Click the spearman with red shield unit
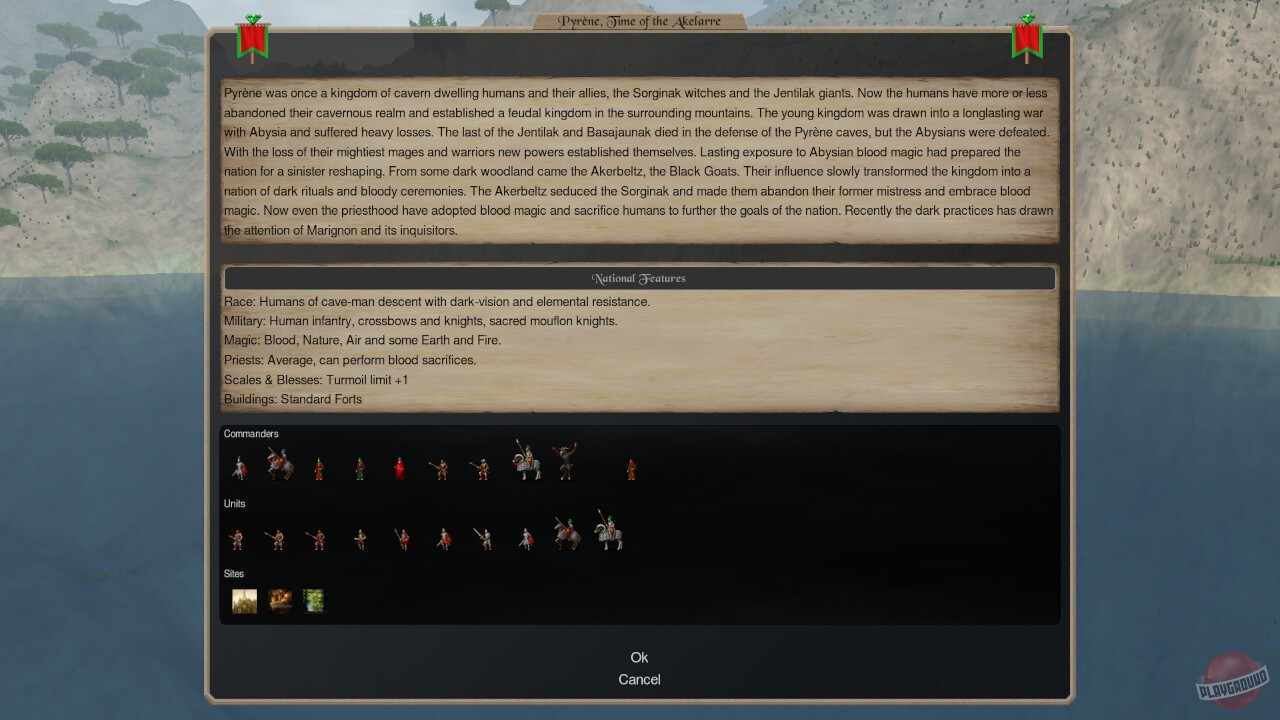The image size is (1280, 720). coord(402,538)
